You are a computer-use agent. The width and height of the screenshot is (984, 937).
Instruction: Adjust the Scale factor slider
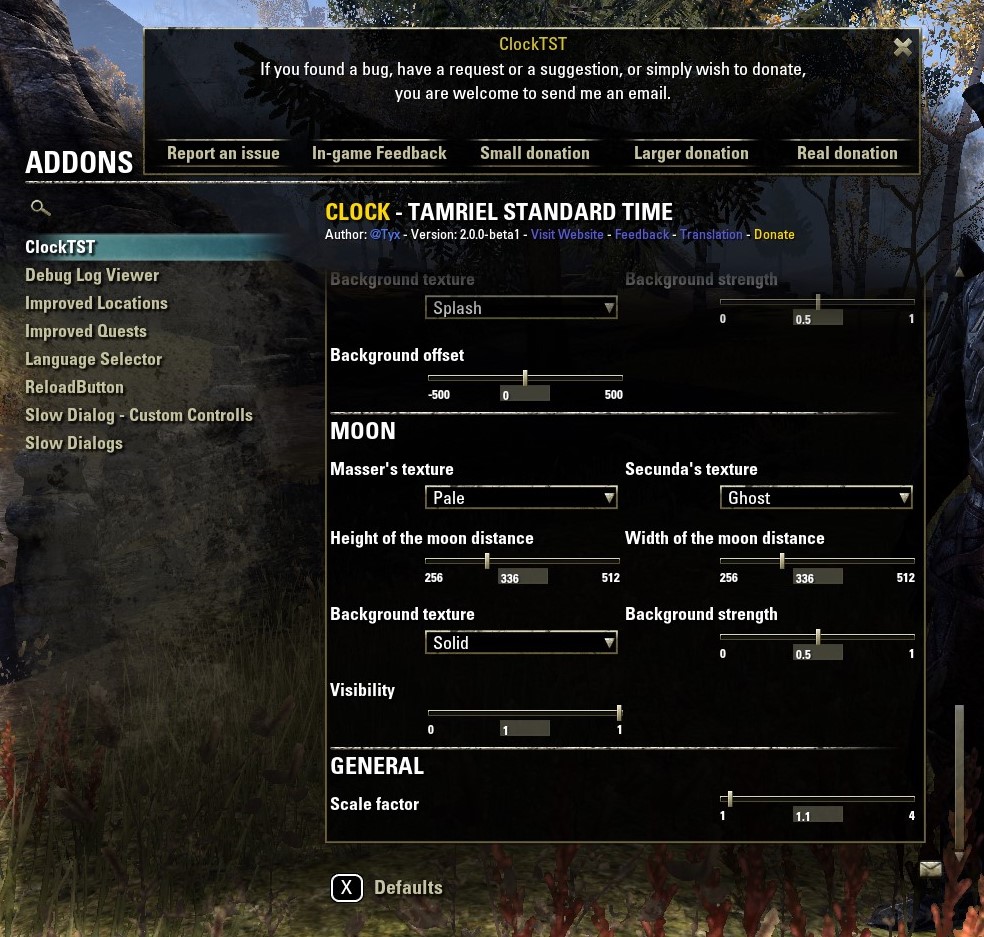[x=817, y=799]
